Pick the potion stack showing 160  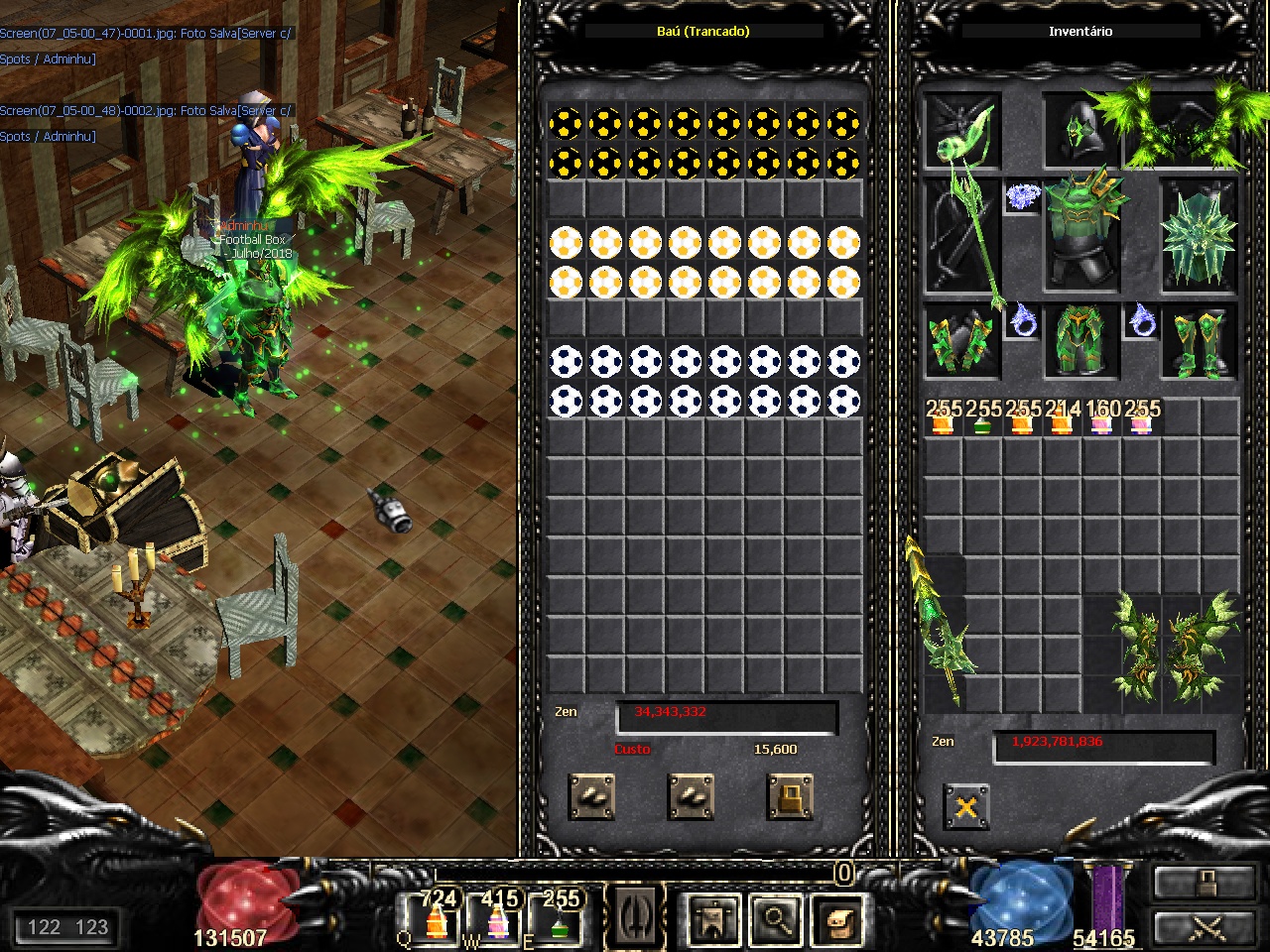pyautogui.click(x=1101, y=418)
